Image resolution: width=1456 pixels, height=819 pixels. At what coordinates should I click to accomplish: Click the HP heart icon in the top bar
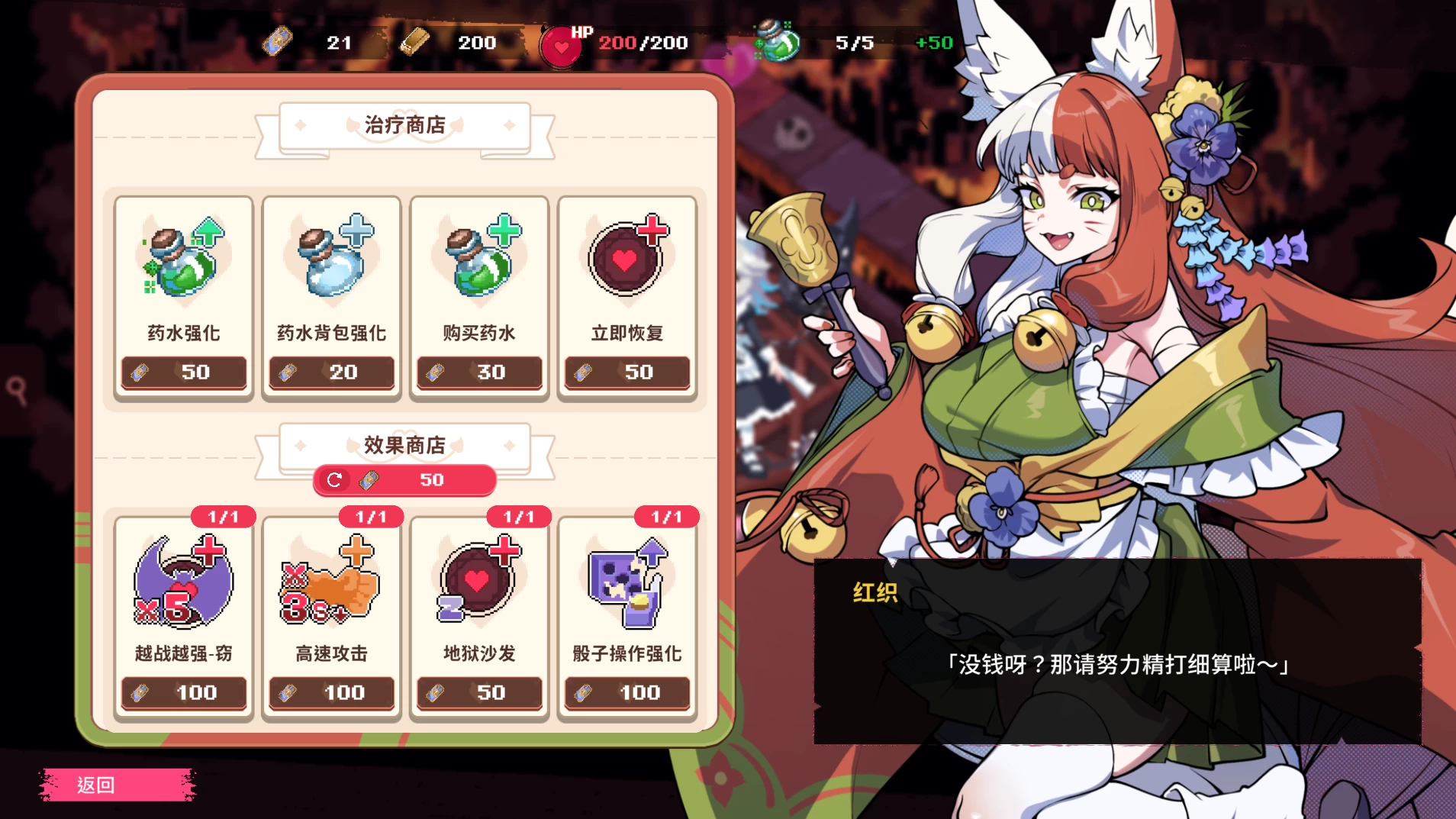pos(562,46)
